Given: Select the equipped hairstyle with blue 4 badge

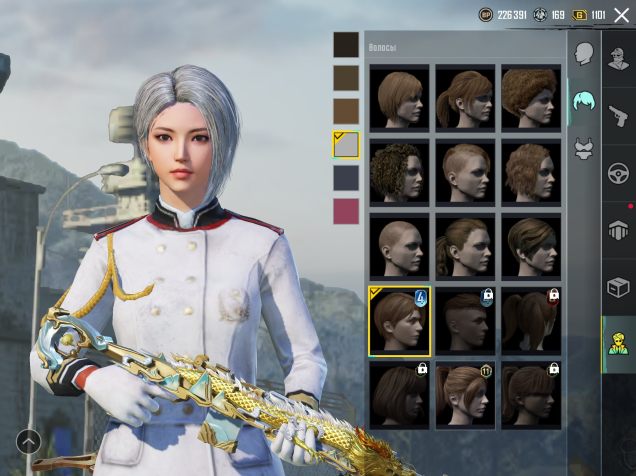Looking at the screenshot, I should coord(399,320).
